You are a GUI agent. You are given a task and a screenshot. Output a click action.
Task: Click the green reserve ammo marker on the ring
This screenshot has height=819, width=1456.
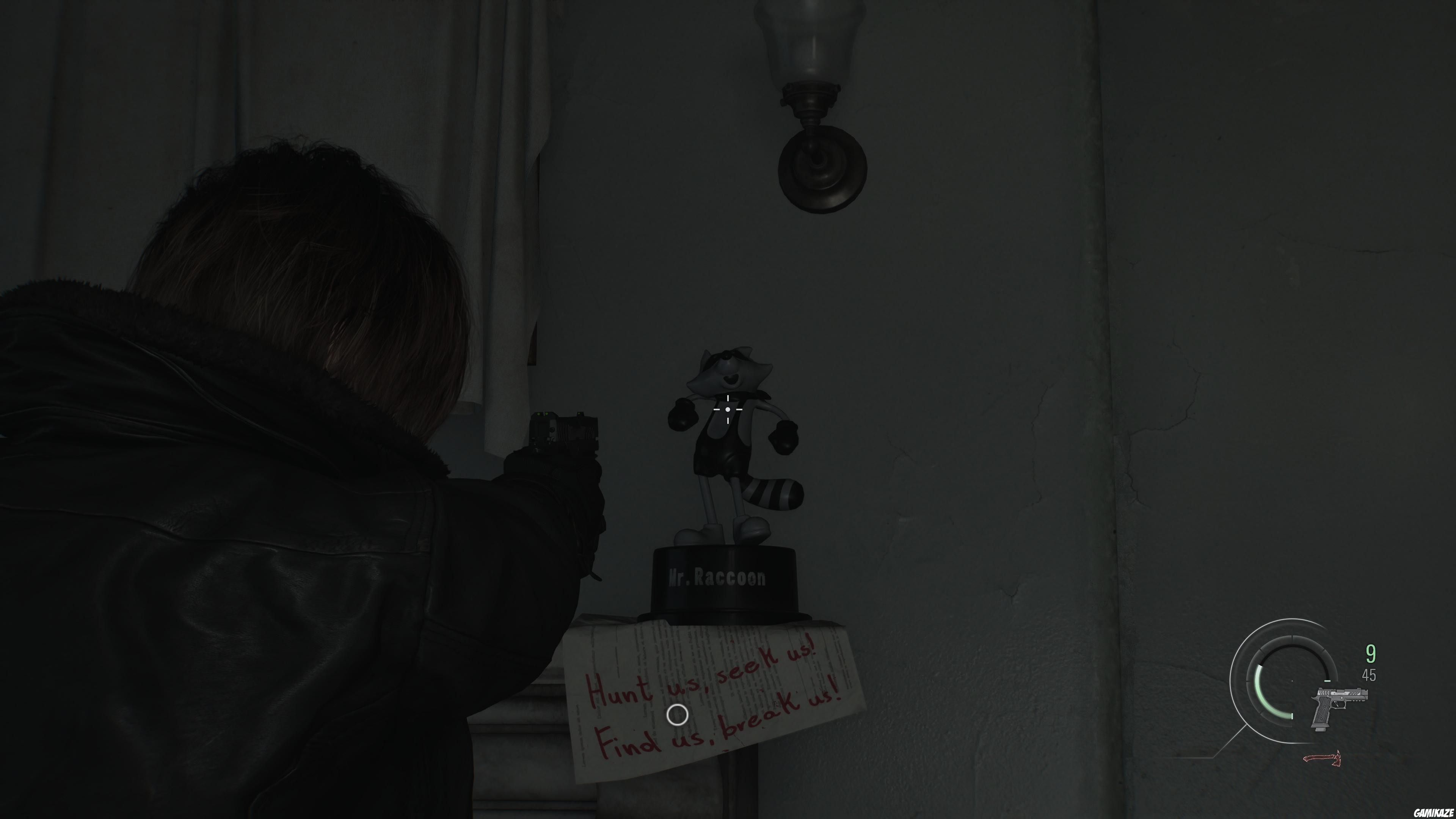(1292, 717)
